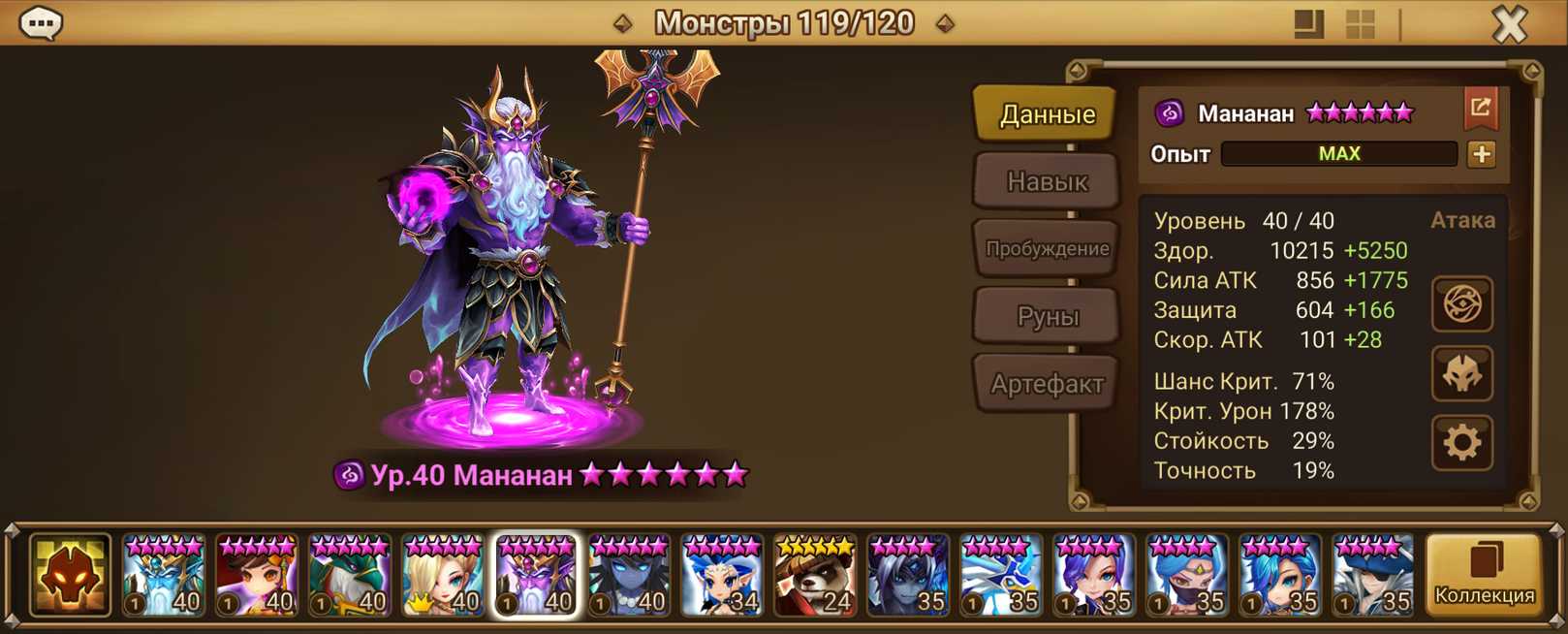Select the level 24 panda monster

[814, 576]
